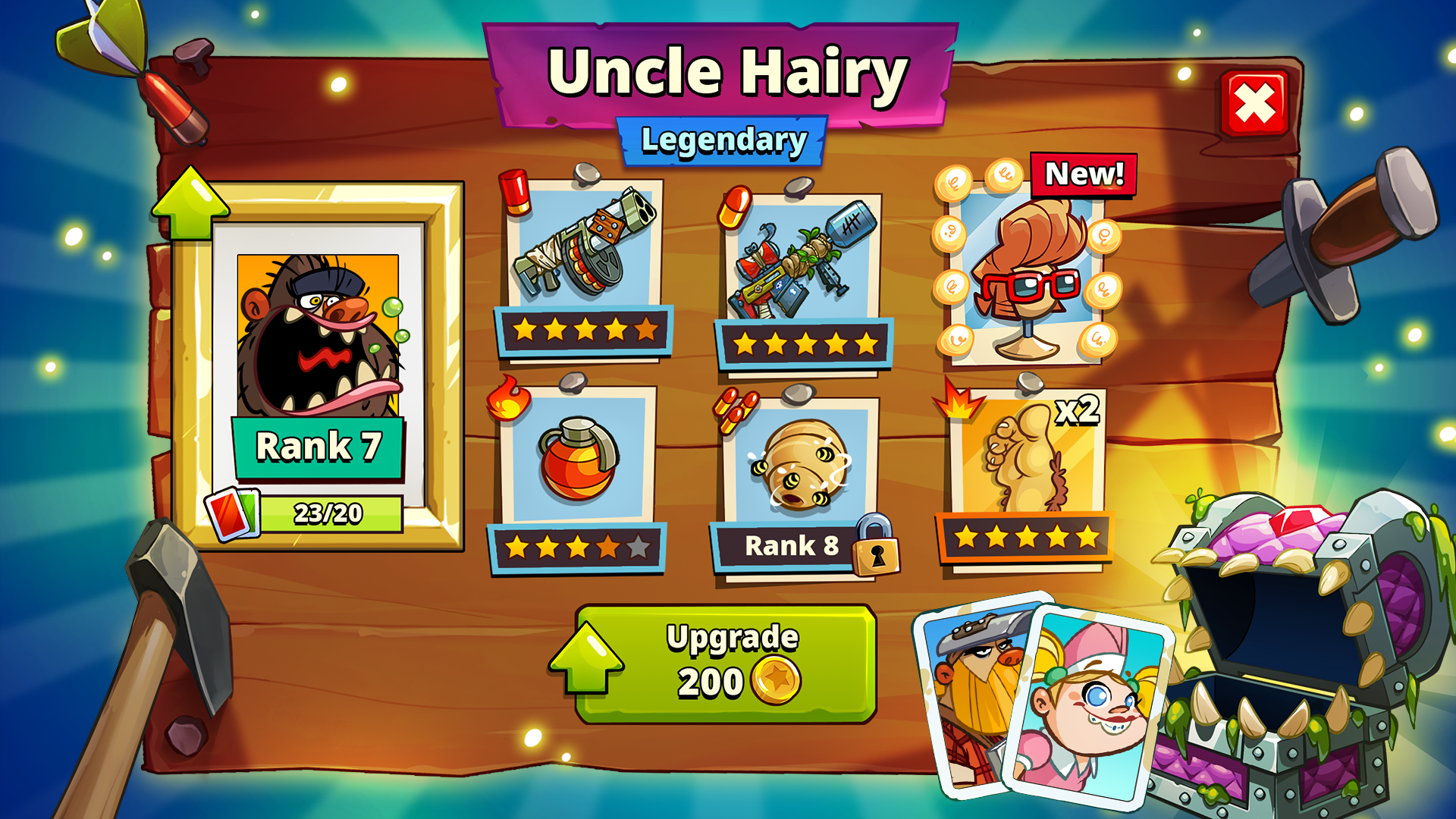Click the Rank 7 label

coord(318,449)
